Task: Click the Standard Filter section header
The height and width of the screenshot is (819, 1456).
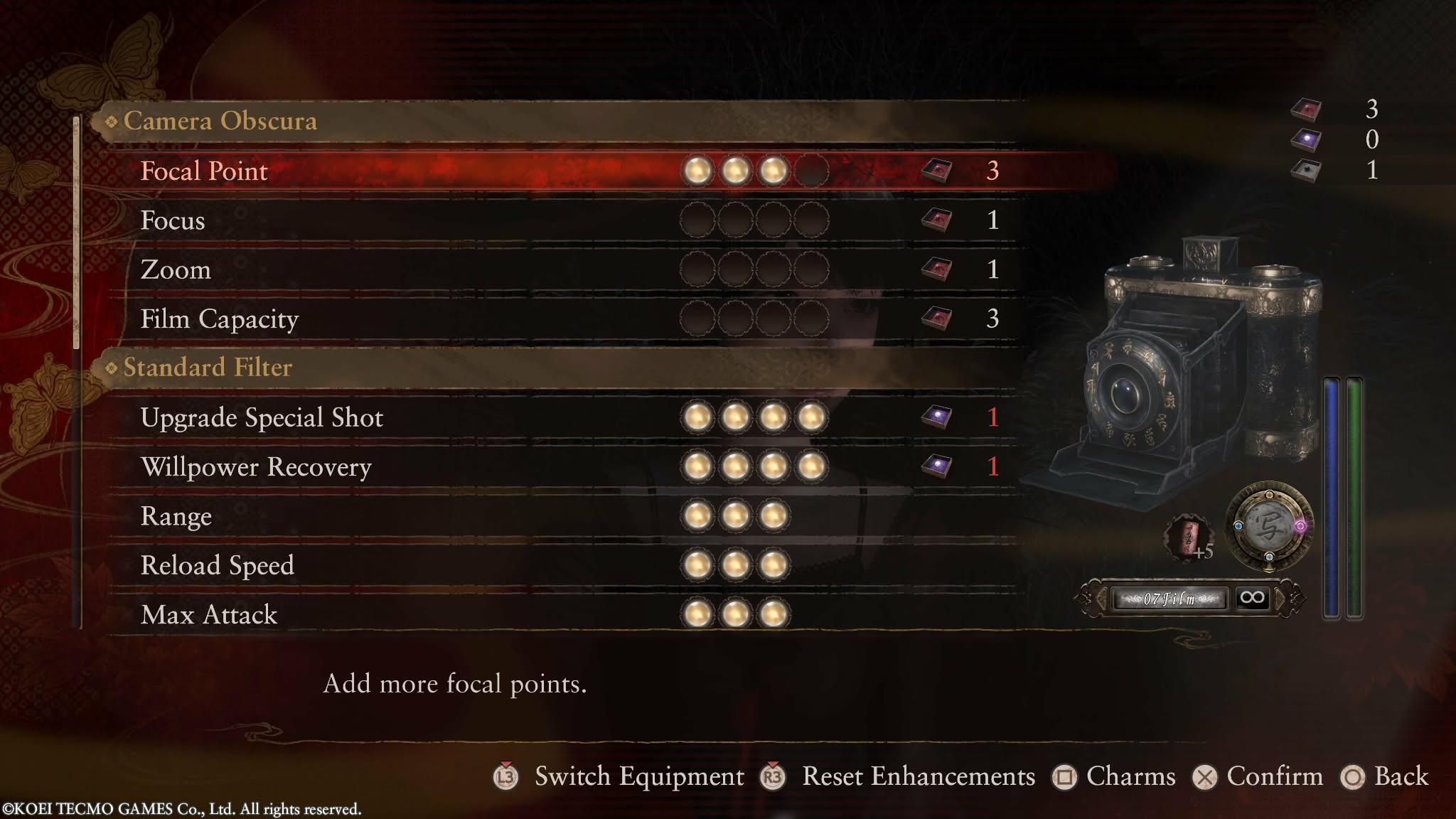Action: point(208,368)
